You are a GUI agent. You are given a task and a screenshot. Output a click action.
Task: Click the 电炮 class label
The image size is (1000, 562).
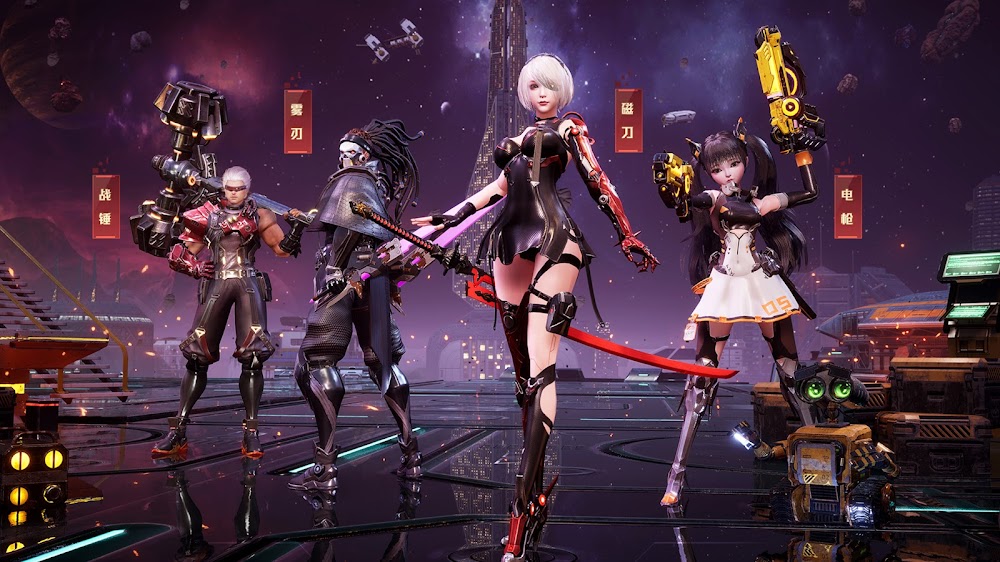[848, 206]
